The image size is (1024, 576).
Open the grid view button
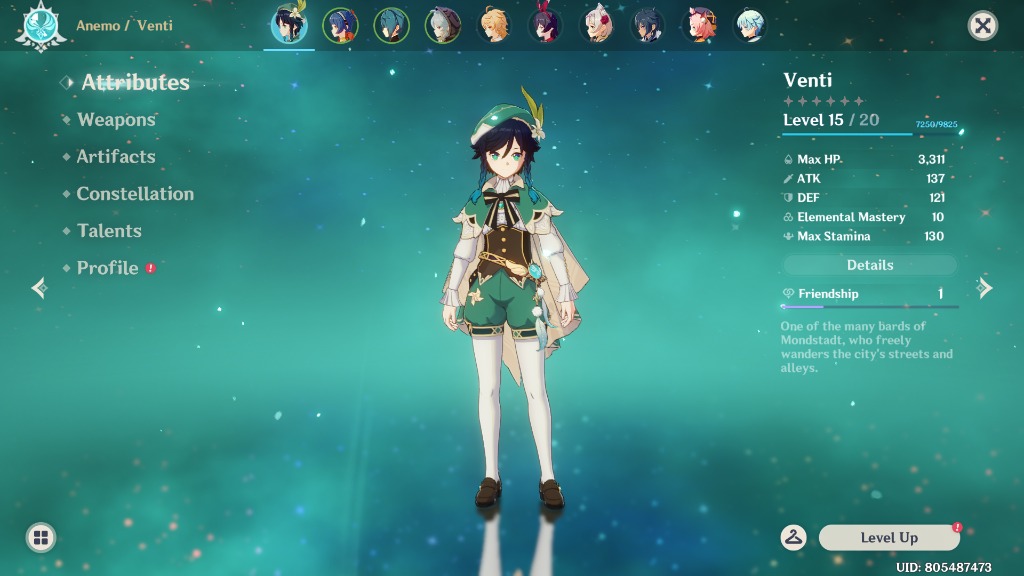click(x=41, y=538)
